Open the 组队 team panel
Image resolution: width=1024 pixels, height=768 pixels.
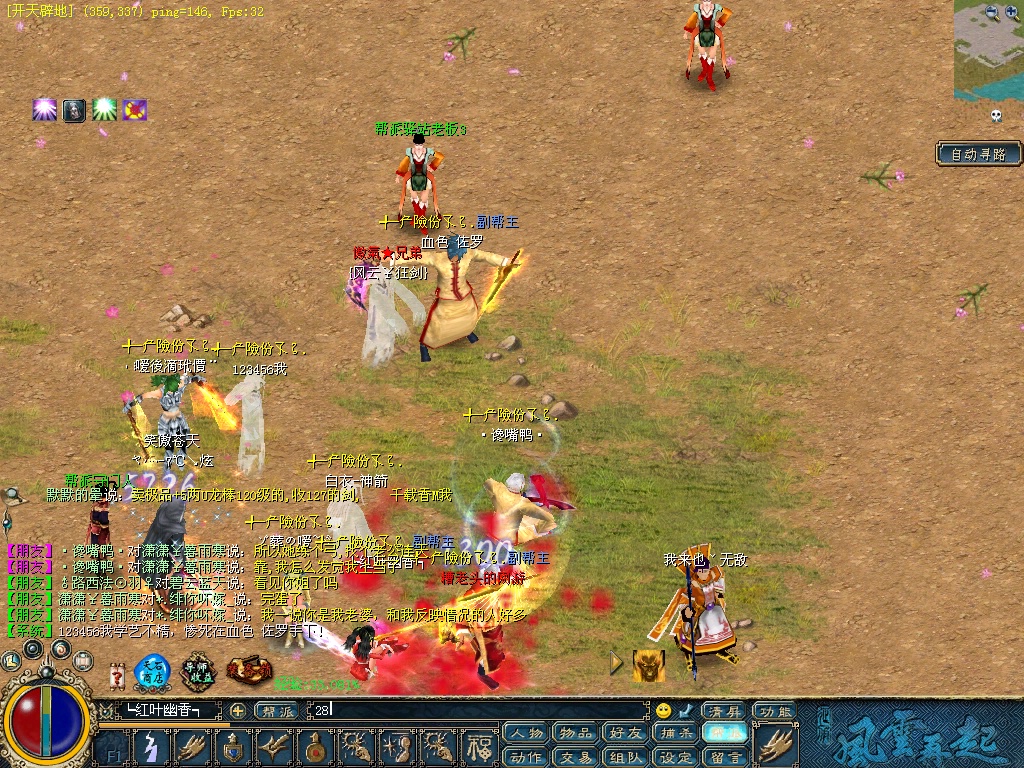pyautogui.click(x=626, y=757)
